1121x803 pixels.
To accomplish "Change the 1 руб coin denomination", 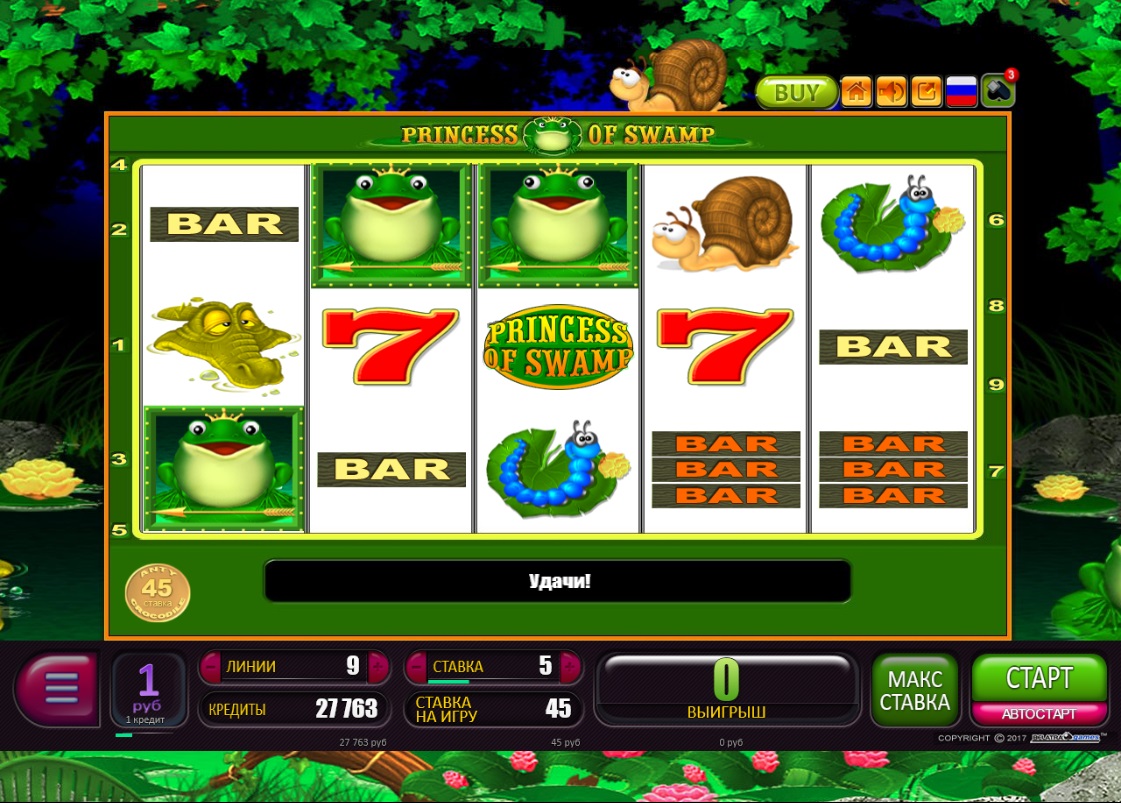I will point(148,689).
